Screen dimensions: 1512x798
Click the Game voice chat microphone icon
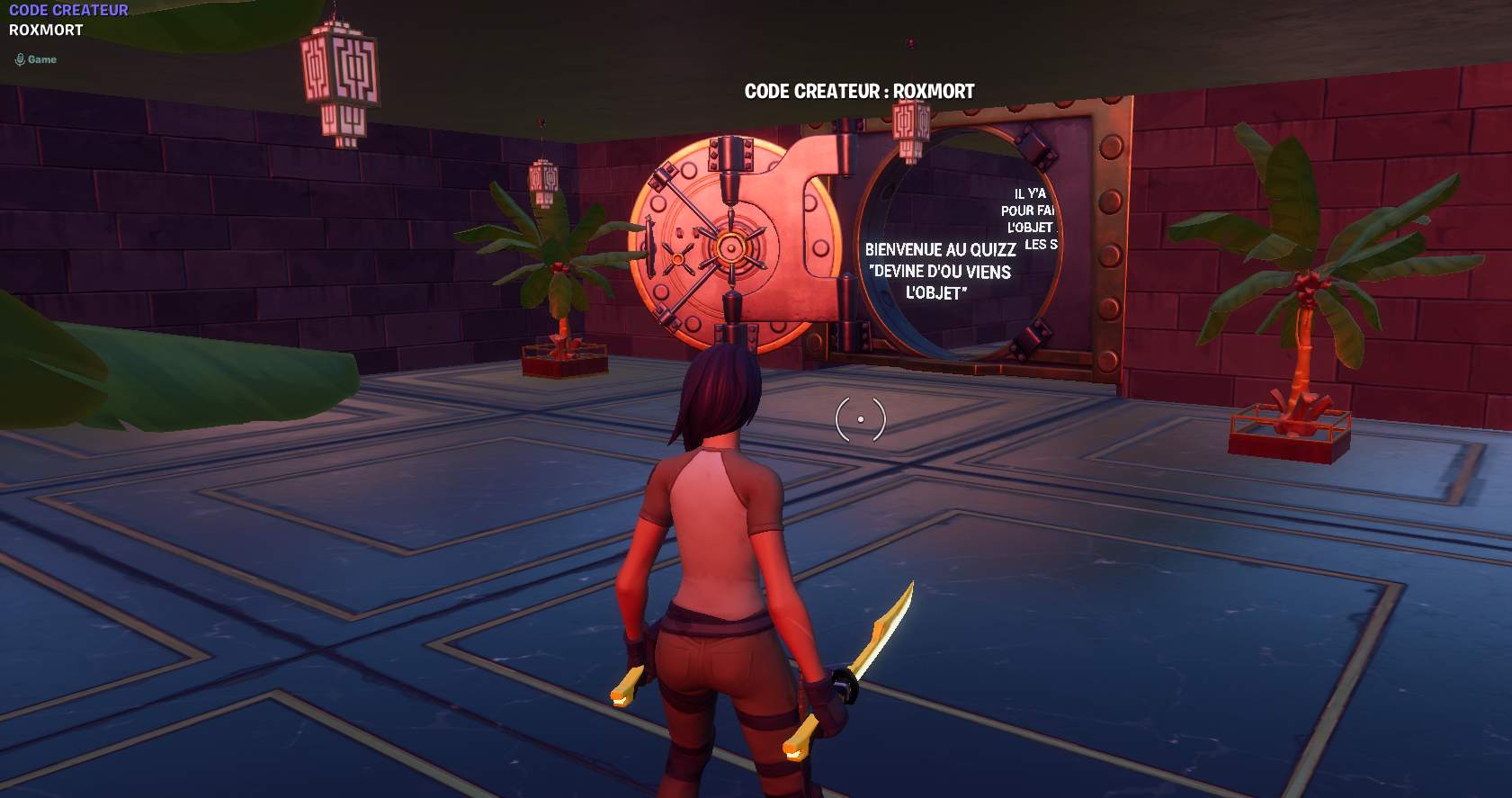(x=20, y=60)
